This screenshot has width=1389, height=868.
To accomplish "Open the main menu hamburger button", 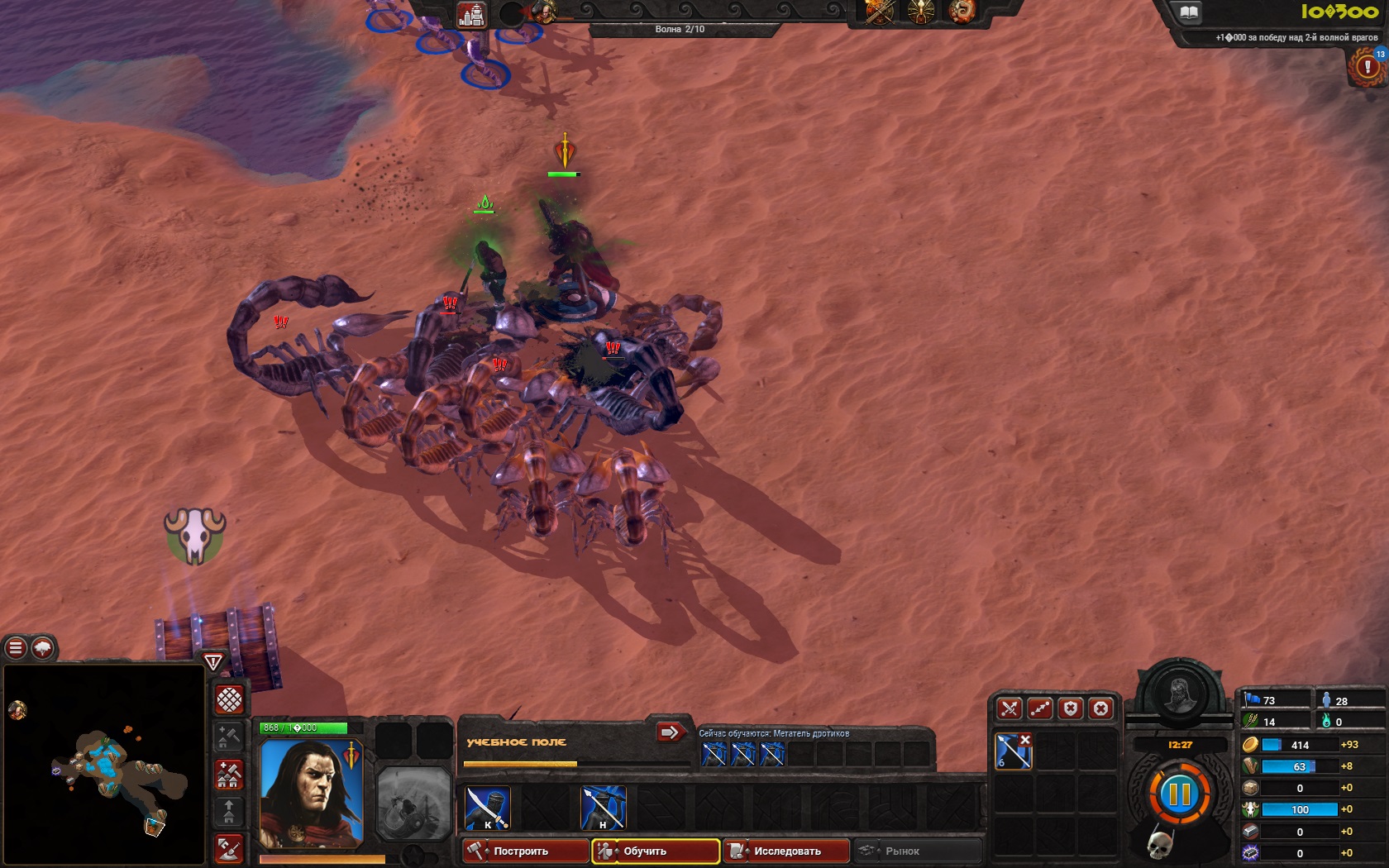I will click(x=16, y=648).
